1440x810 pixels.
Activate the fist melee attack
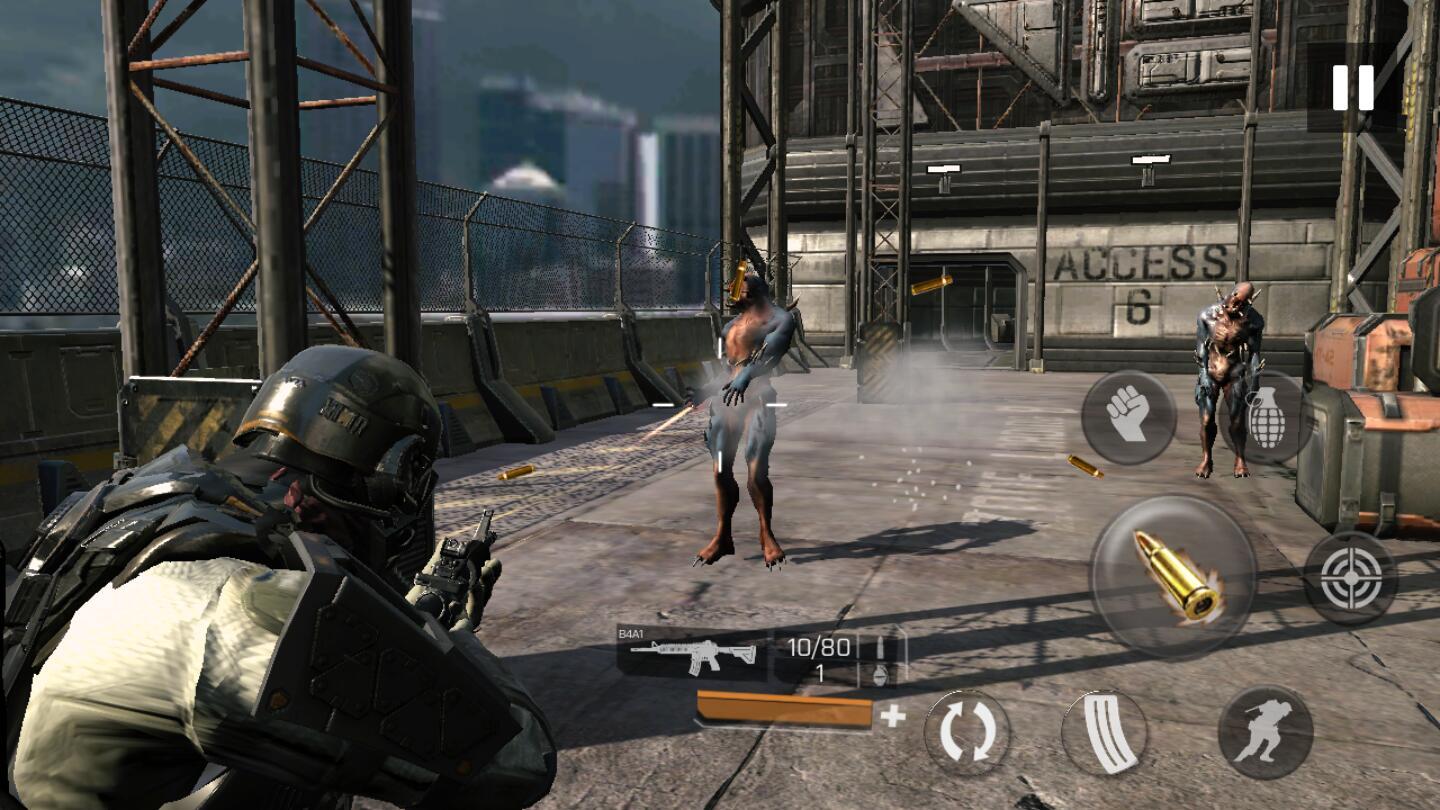(1129, 417)
